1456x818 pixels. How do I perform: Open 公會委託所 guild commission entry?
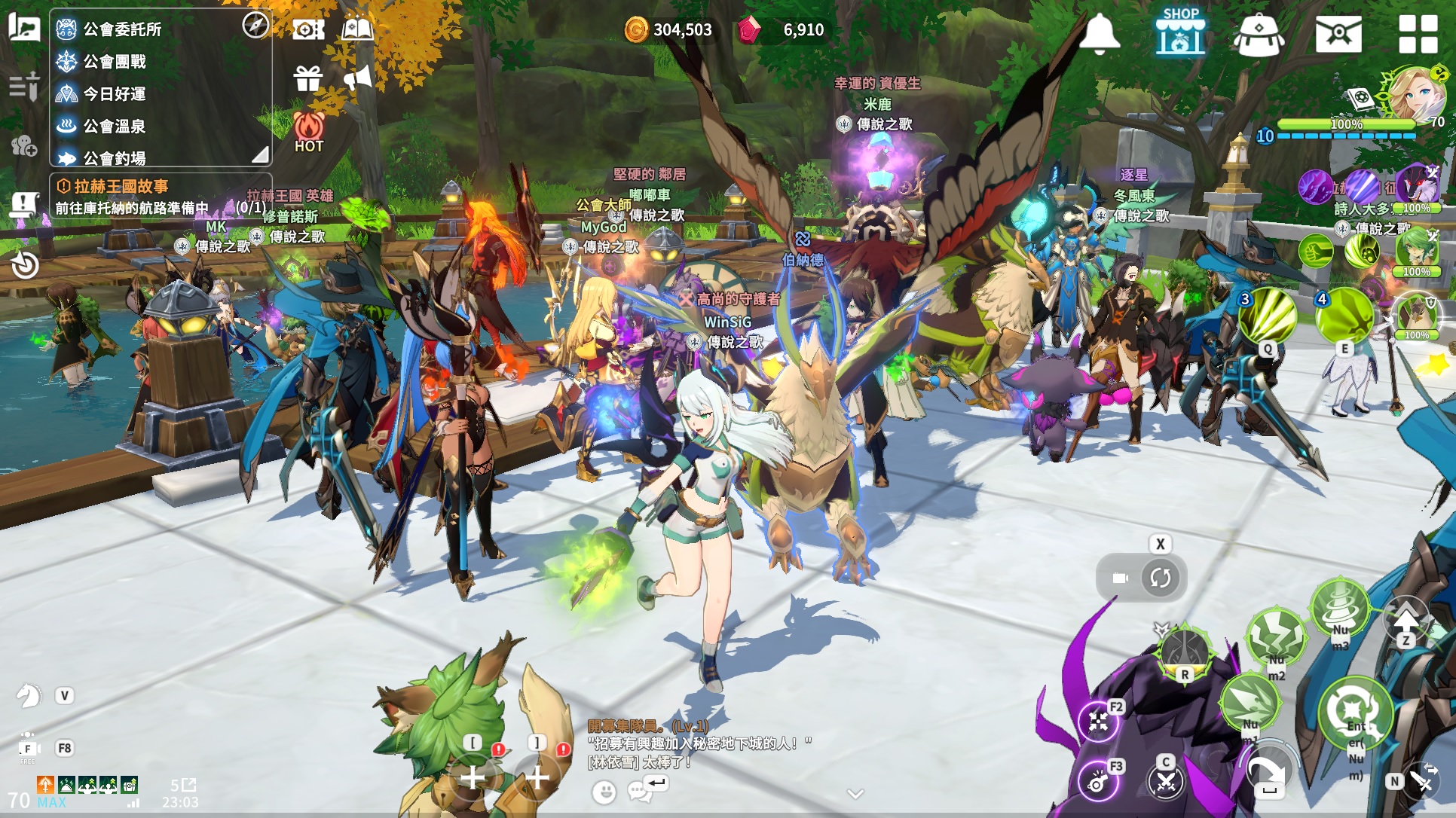tap(122, 29)
